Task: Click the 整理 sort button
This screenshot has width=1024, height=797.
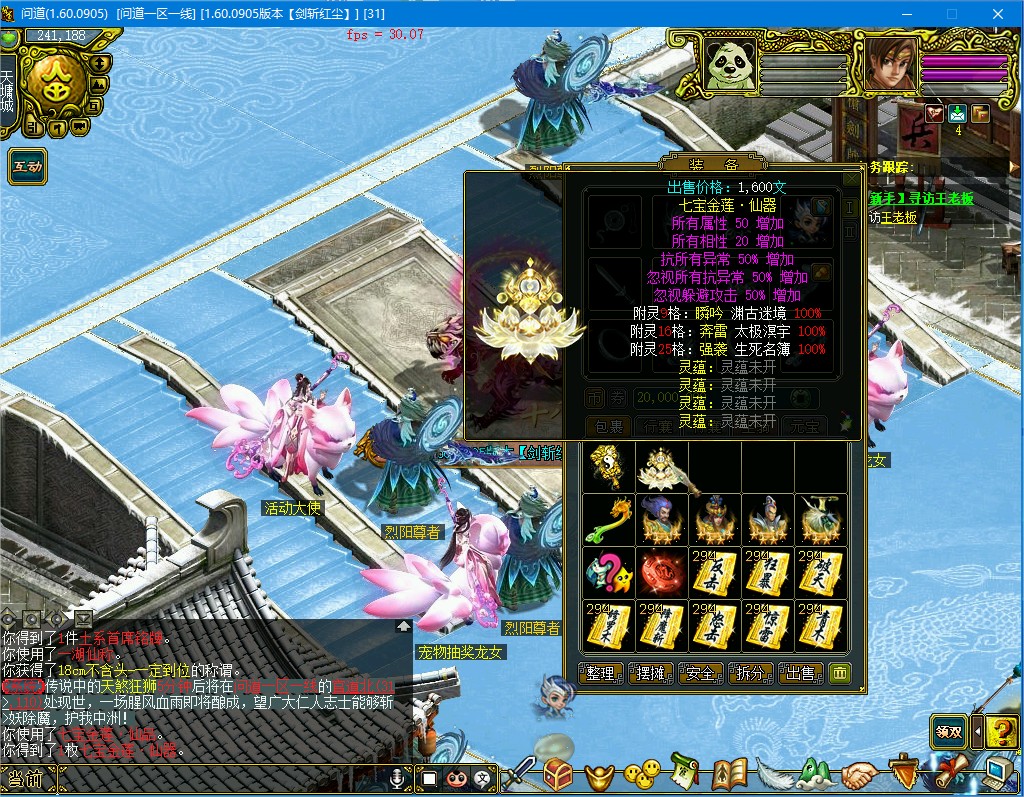Action: [x=600, y=673]
